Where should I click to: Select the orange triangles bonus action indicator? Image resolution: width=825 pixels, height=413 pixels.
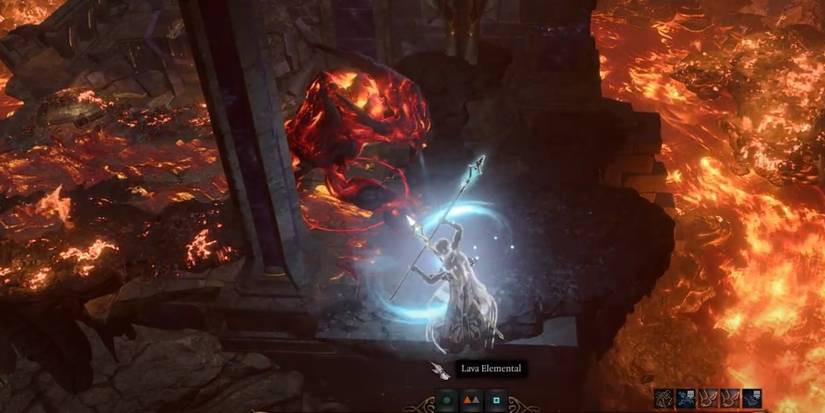470,401
